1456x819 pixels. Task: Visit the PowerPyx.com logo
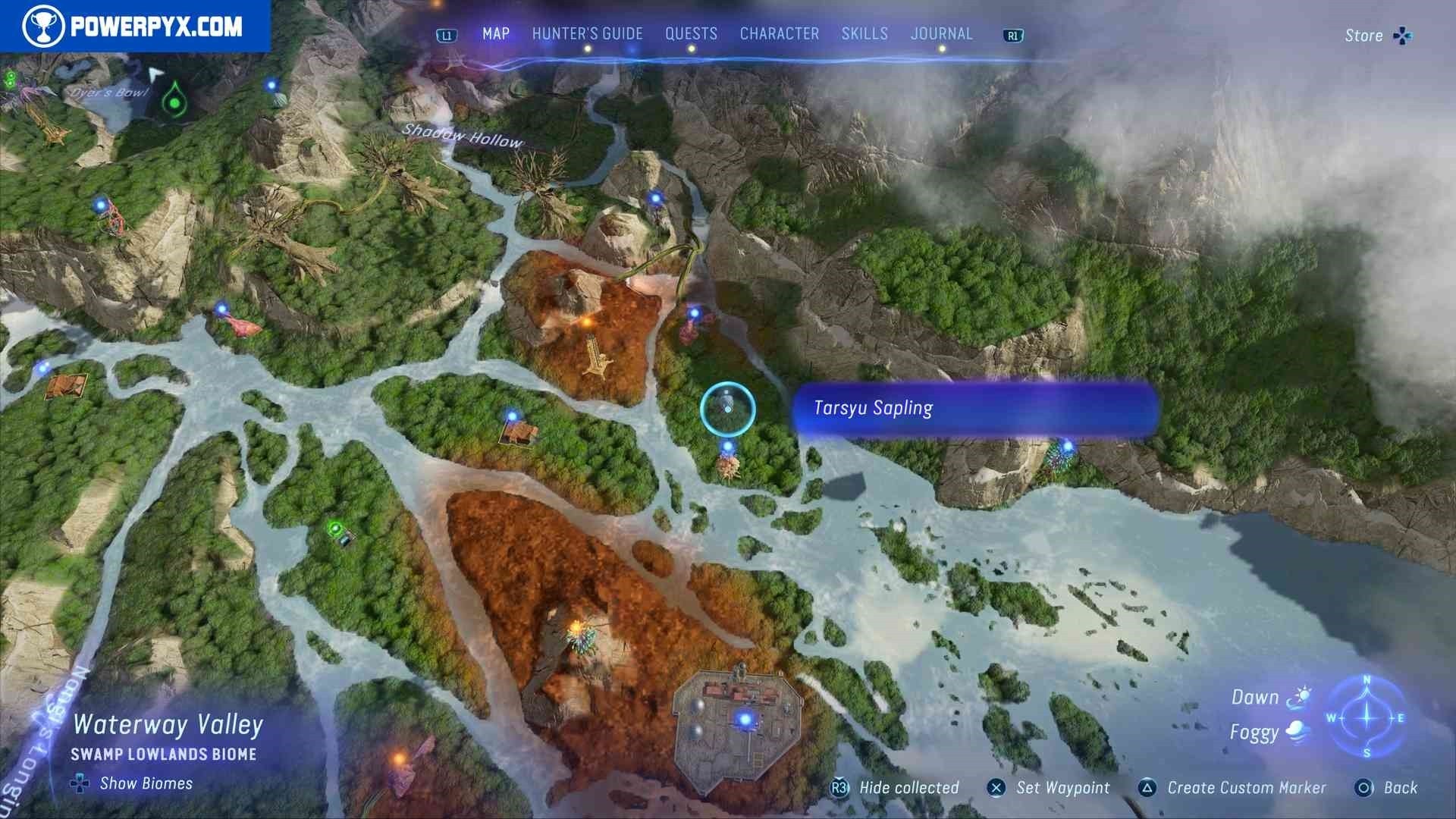click(134, 27)
